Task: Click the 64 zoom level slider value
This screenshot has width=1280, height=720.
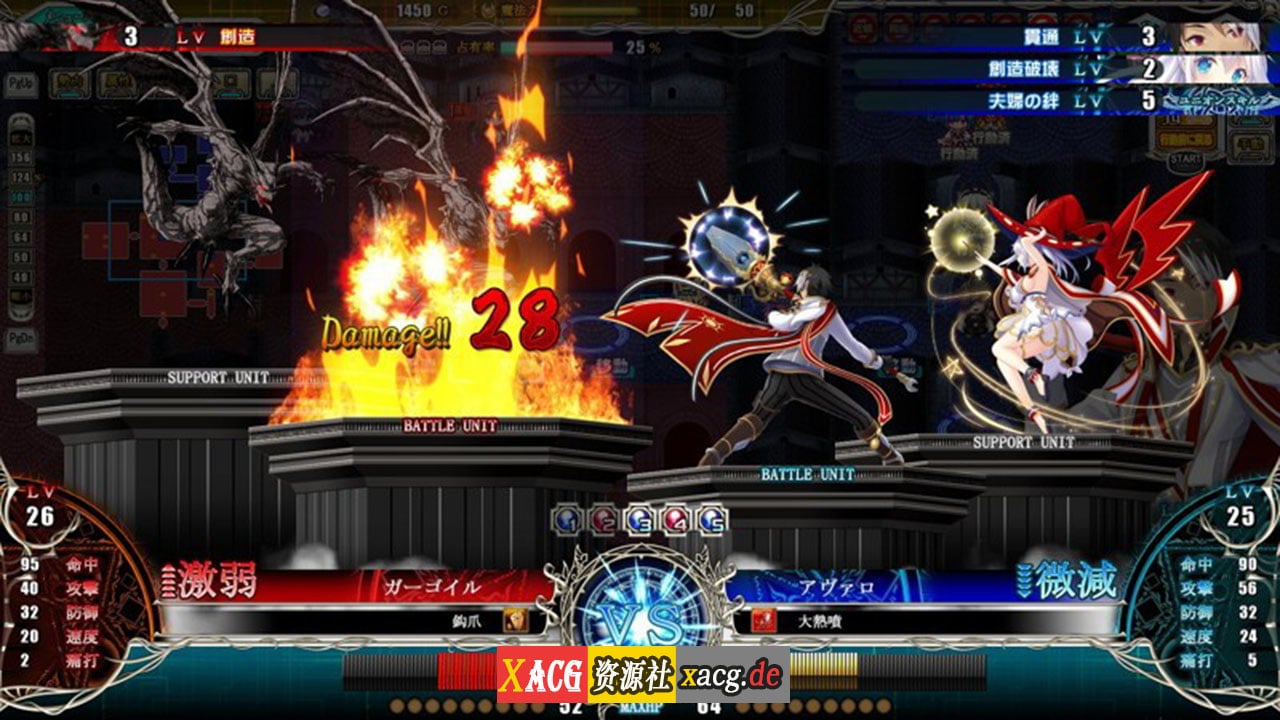Action: point(20,235)
